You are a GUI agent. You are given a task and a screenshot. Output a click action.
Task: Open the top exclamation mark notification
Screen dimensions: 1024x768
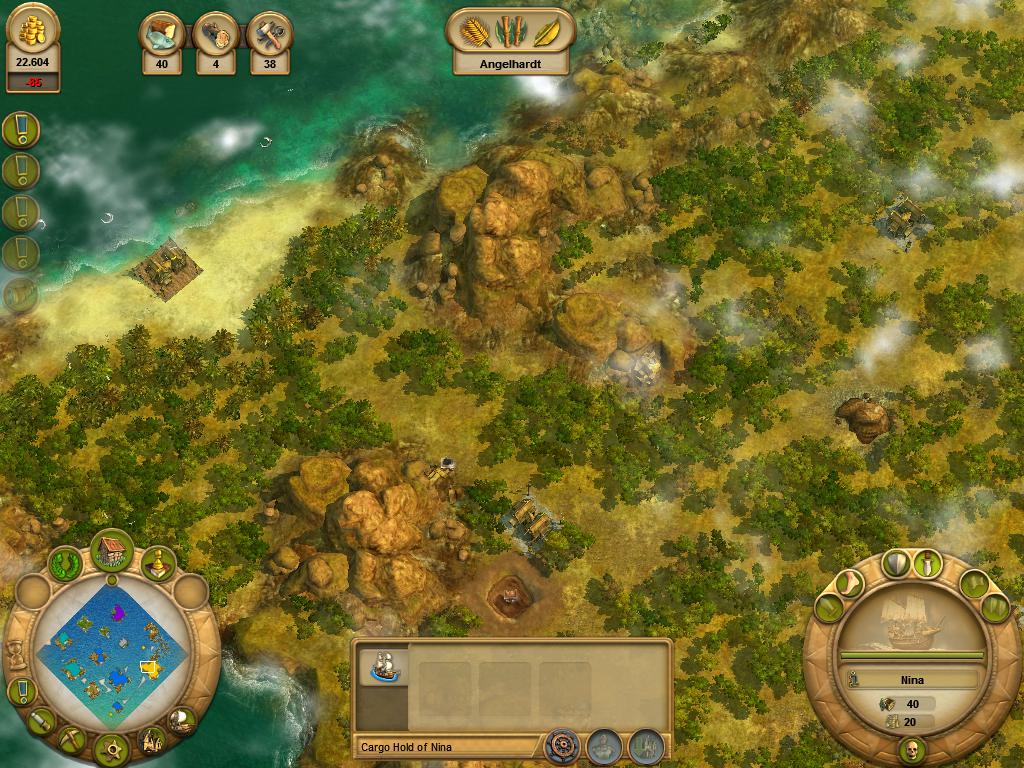(20, 128)
